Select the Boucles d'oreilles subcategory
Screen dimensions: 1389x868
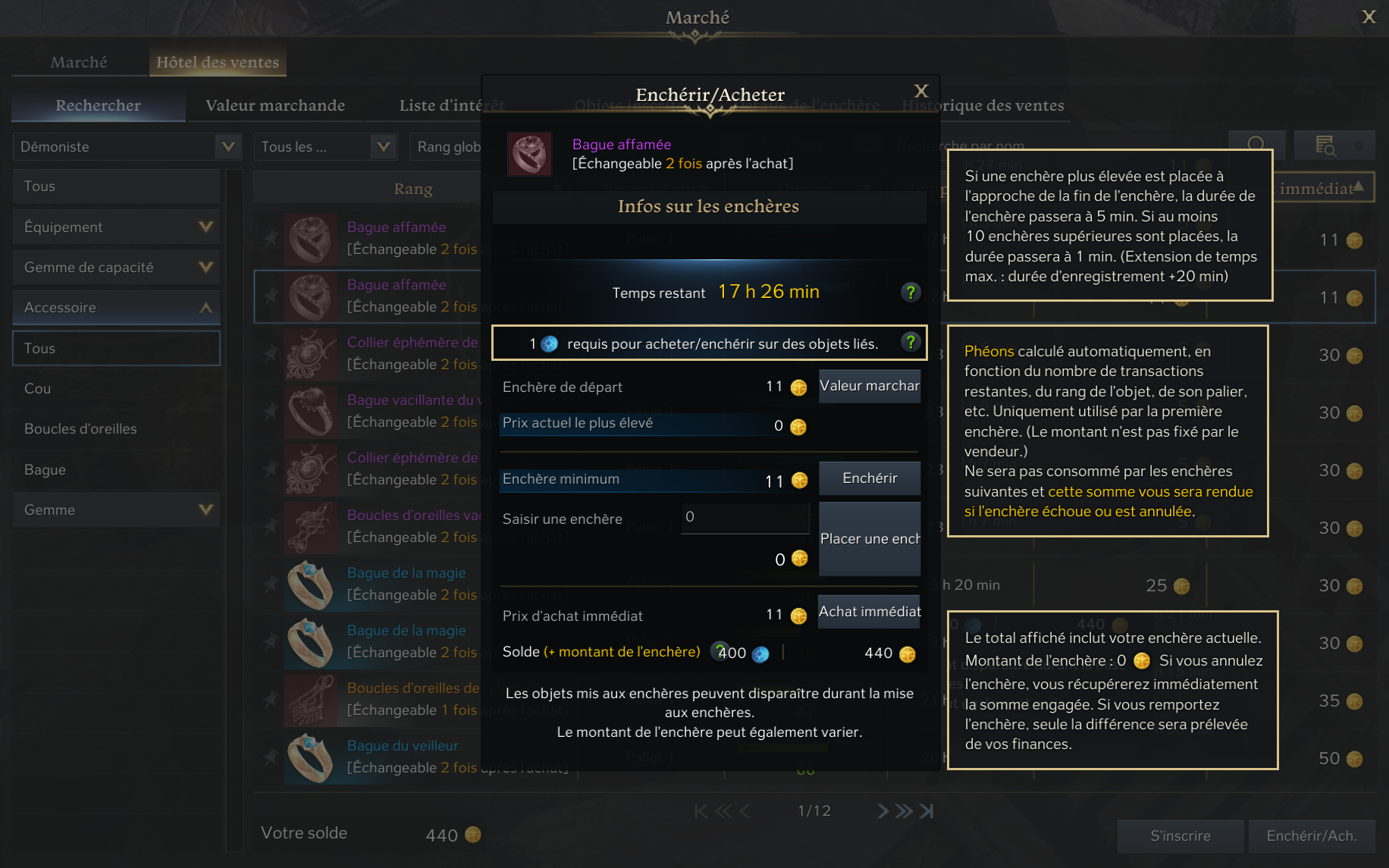point(80,428)
